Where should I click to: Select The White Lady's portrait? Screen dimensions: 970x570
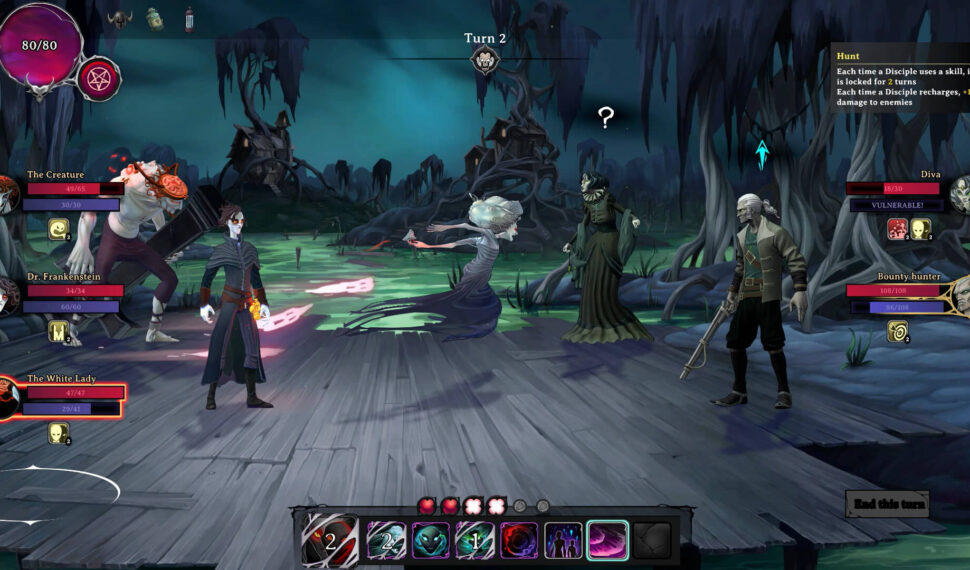coord(8,399)
